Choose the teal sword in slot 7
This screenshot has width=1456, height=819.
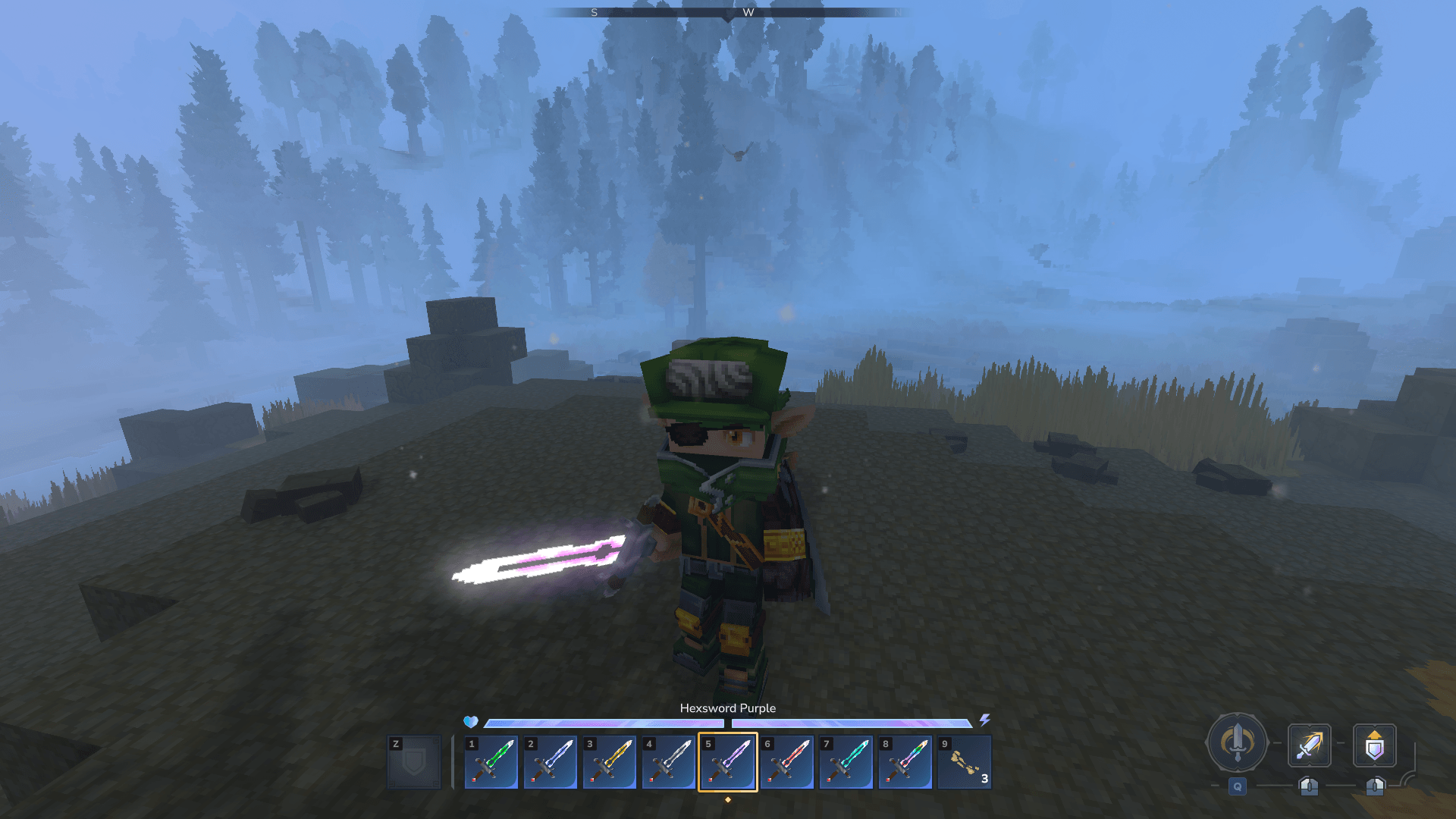coord(846,762)
